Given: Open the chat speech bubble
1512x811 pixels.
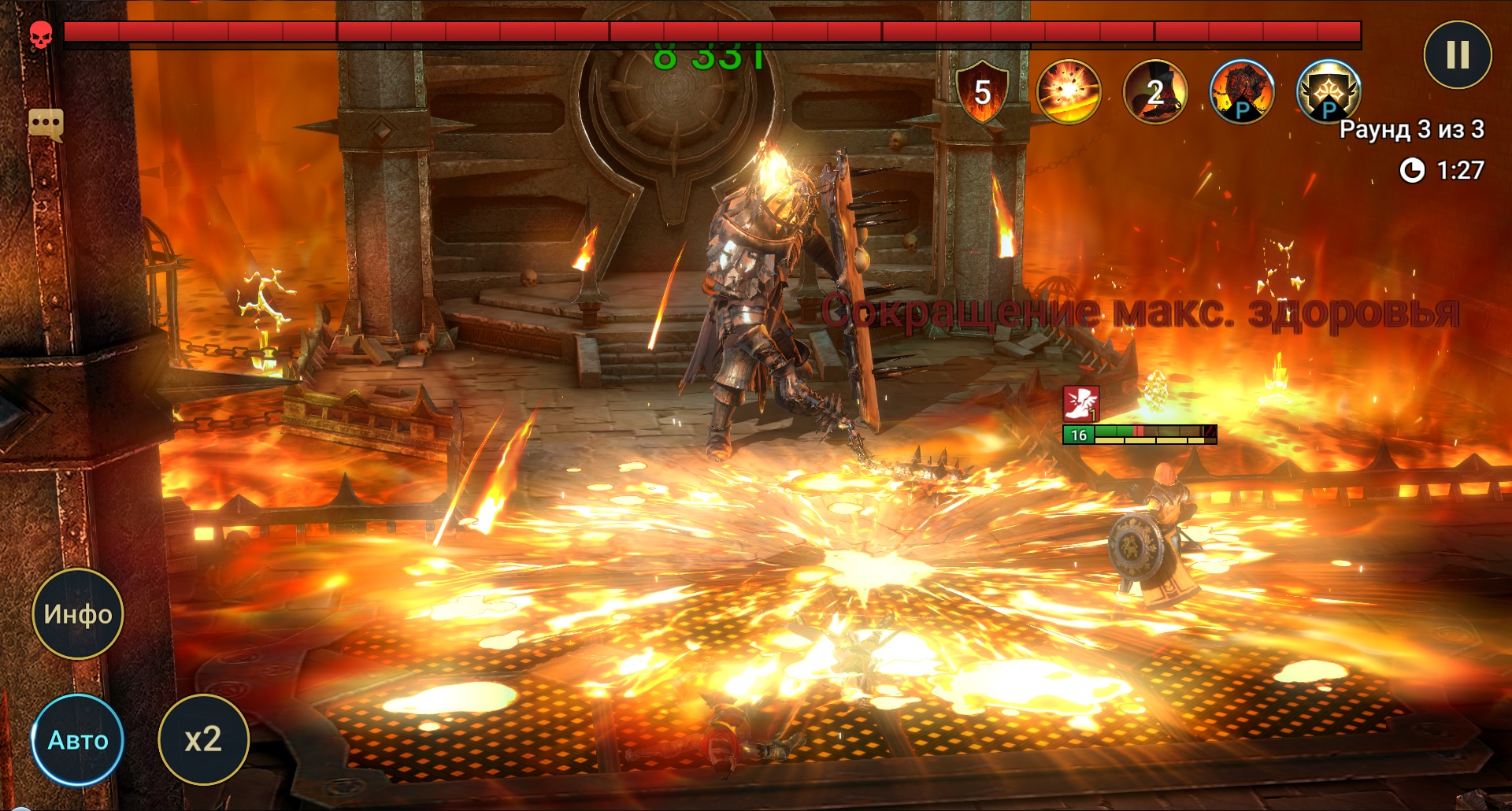Looking at the screenshot, I should 46,124.
